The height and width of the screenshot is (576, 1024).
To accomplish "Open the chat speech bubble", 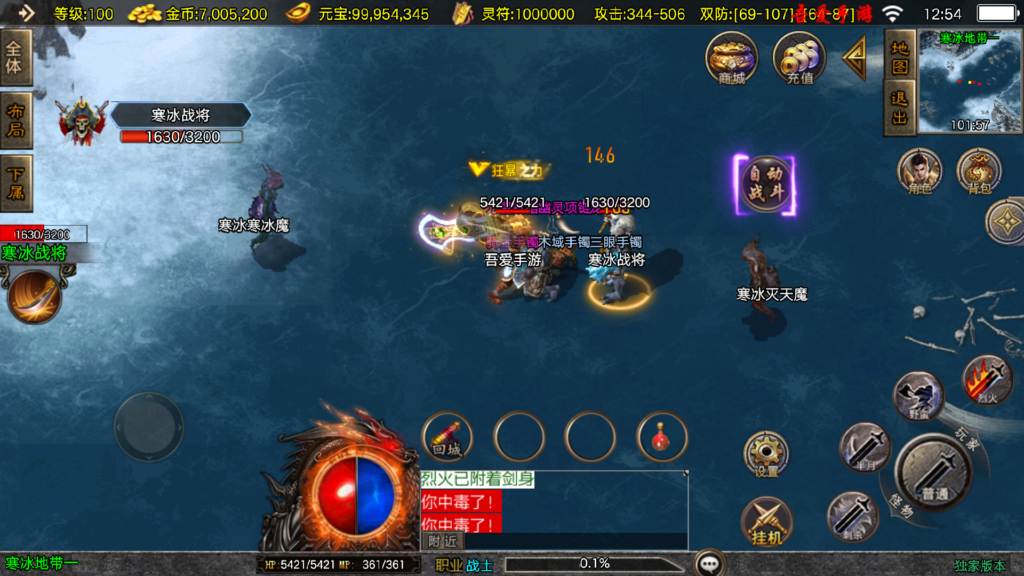I will [710, 563].
